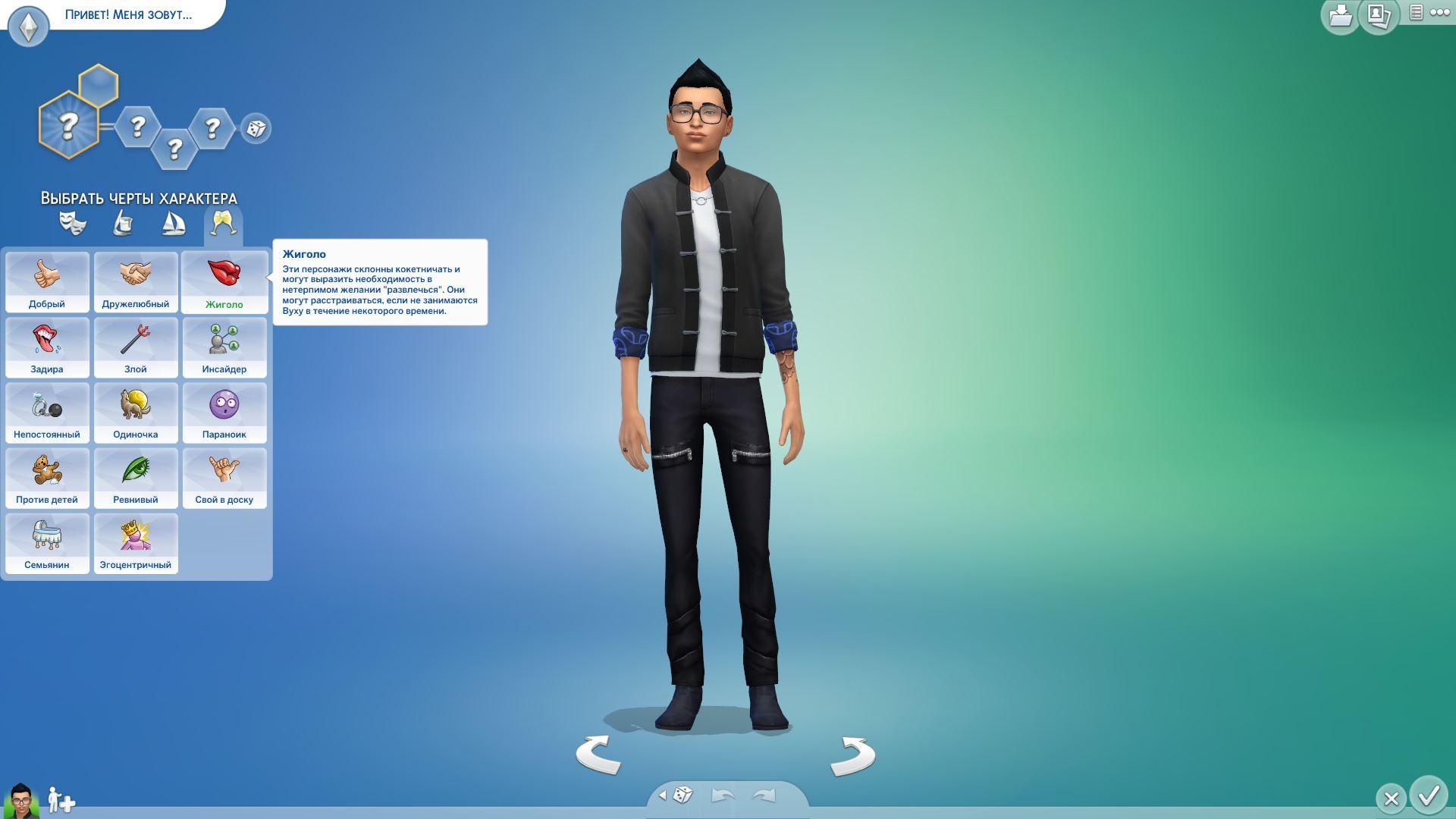Rotate the Sim with the left arrow
The width and height of the screenshot is (1456, 819).
click(598, 755)
